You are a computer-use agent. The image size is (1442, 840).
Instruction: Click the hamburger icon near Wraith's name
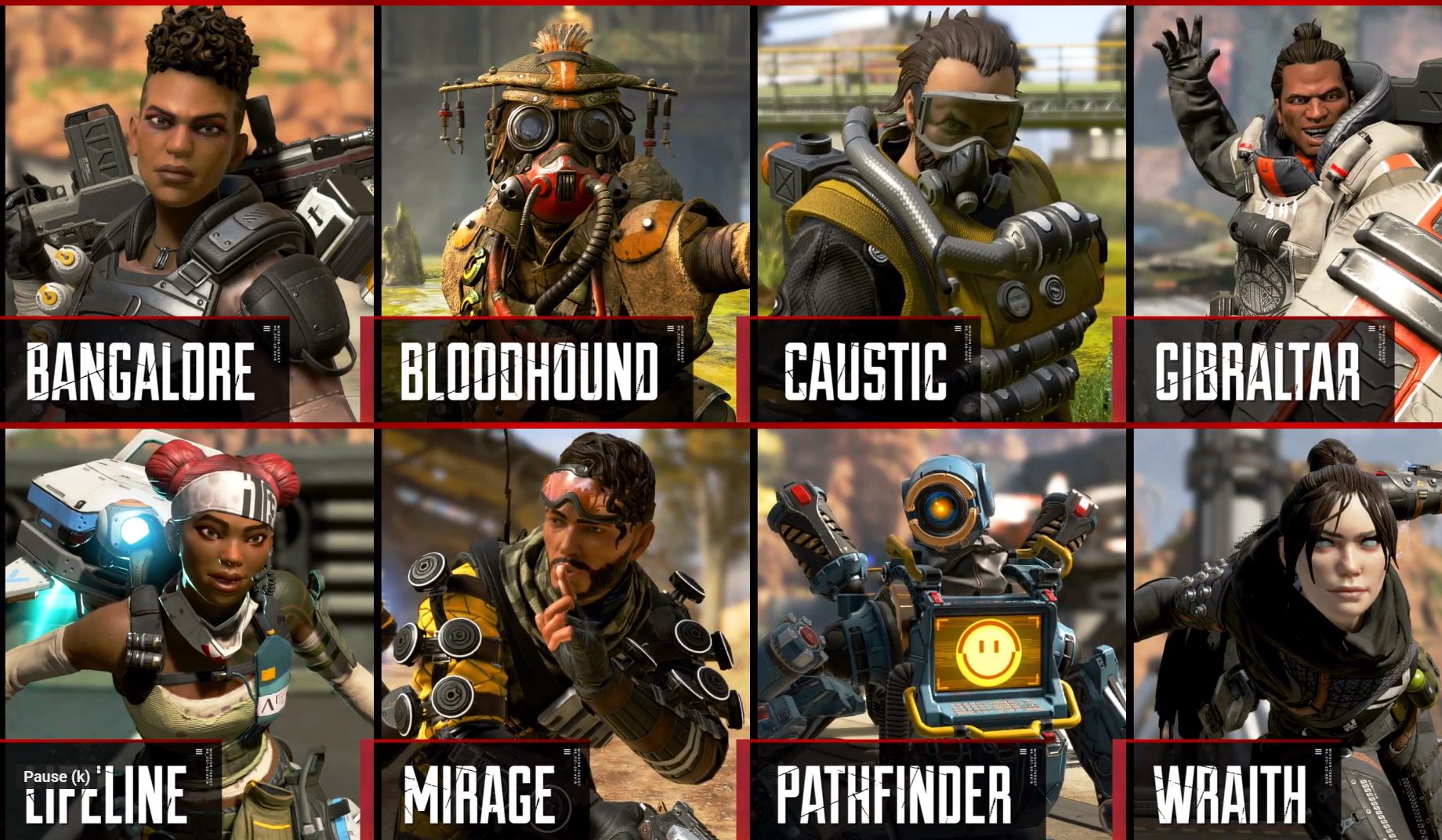click(x=1318, y=752)
